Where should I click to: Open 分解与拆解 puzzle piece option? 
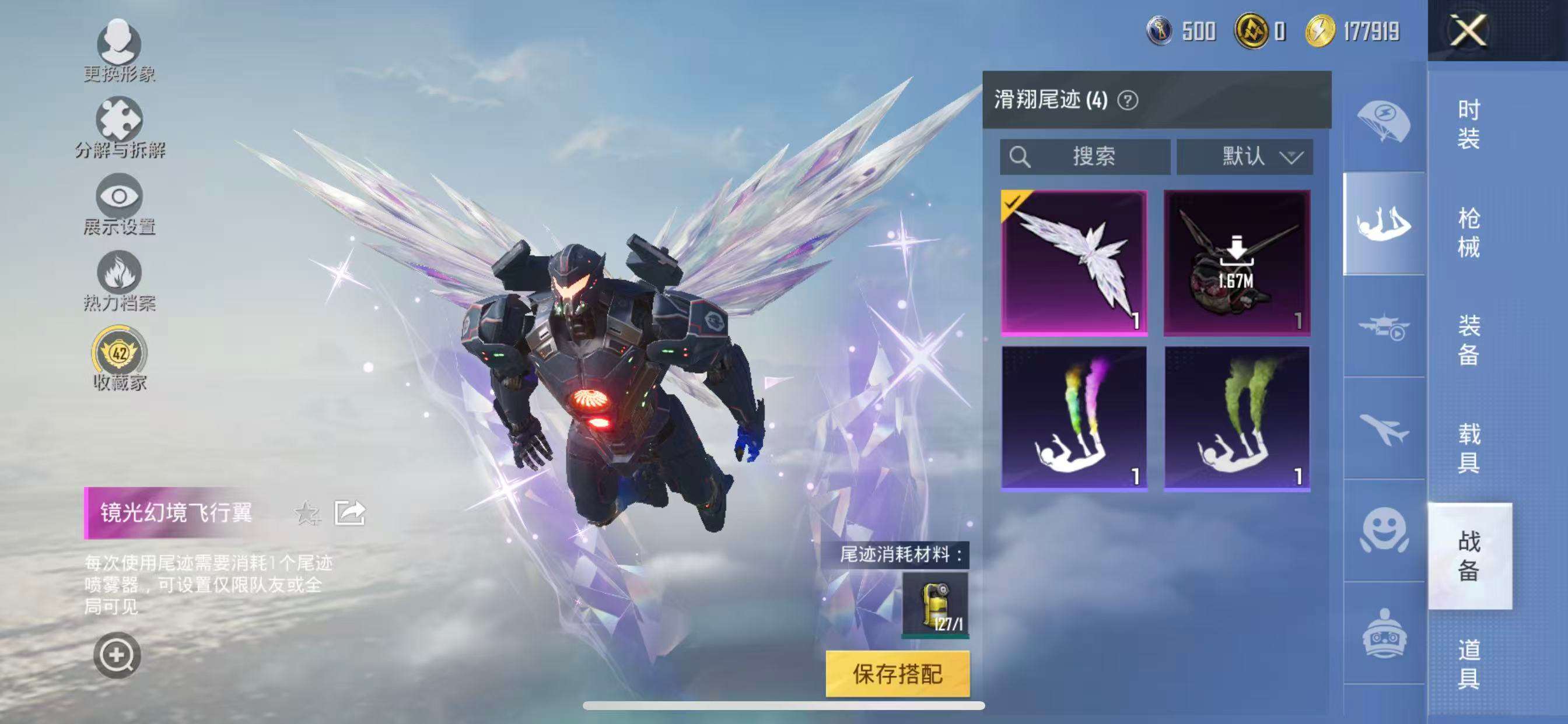[120, 126]
